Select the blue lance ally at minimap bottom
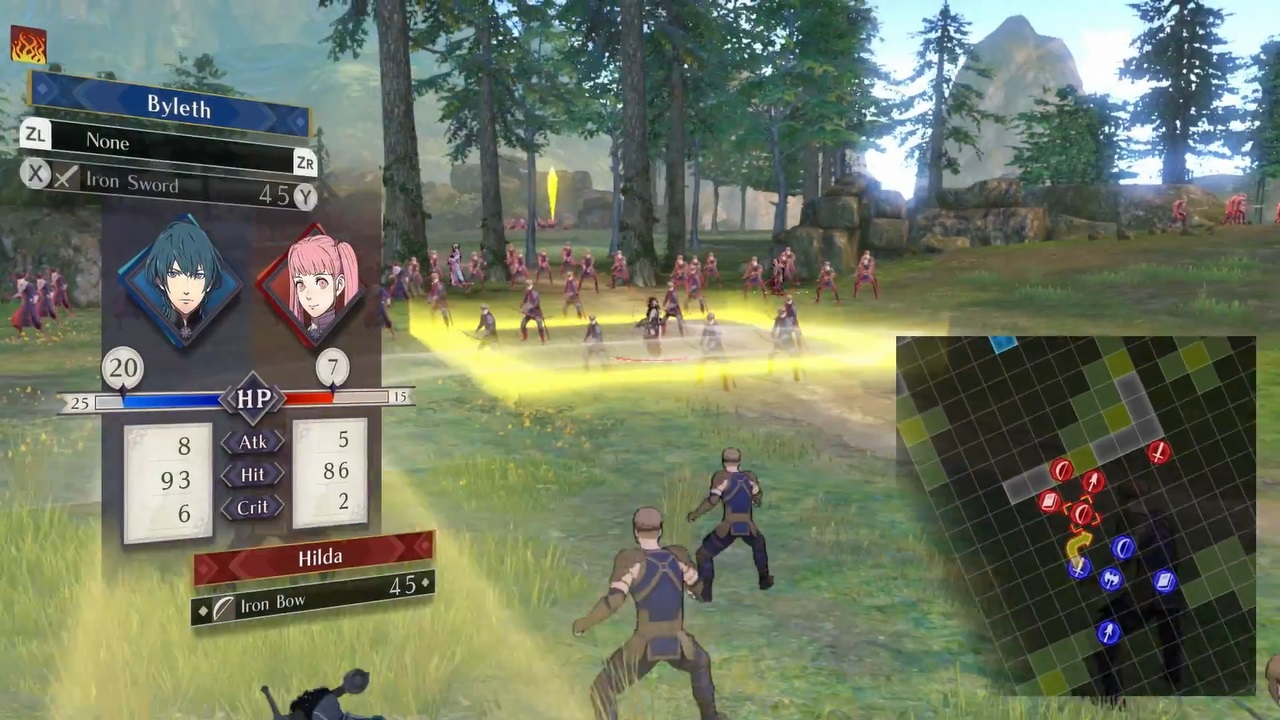1280x720 pixels. [1107, 630]
